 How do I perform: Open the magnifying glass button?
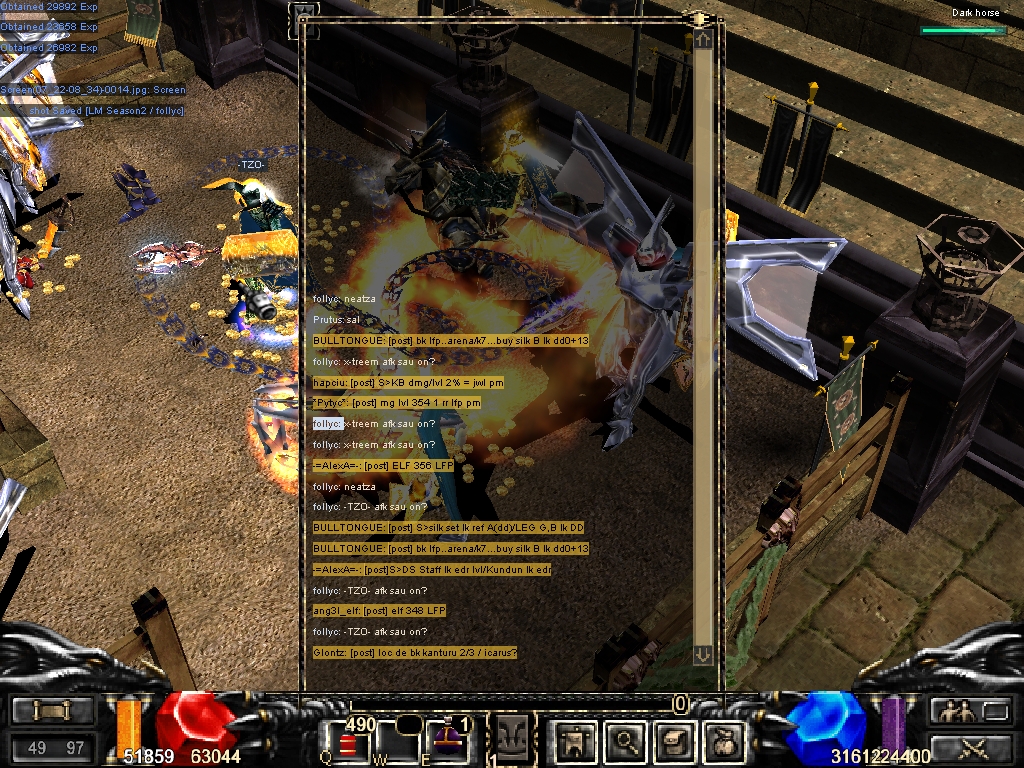626,740
